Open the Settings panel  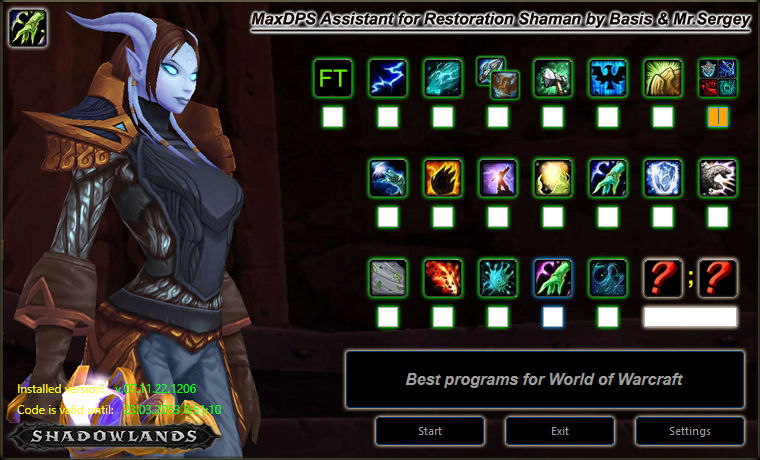click(x=690, y=431)
